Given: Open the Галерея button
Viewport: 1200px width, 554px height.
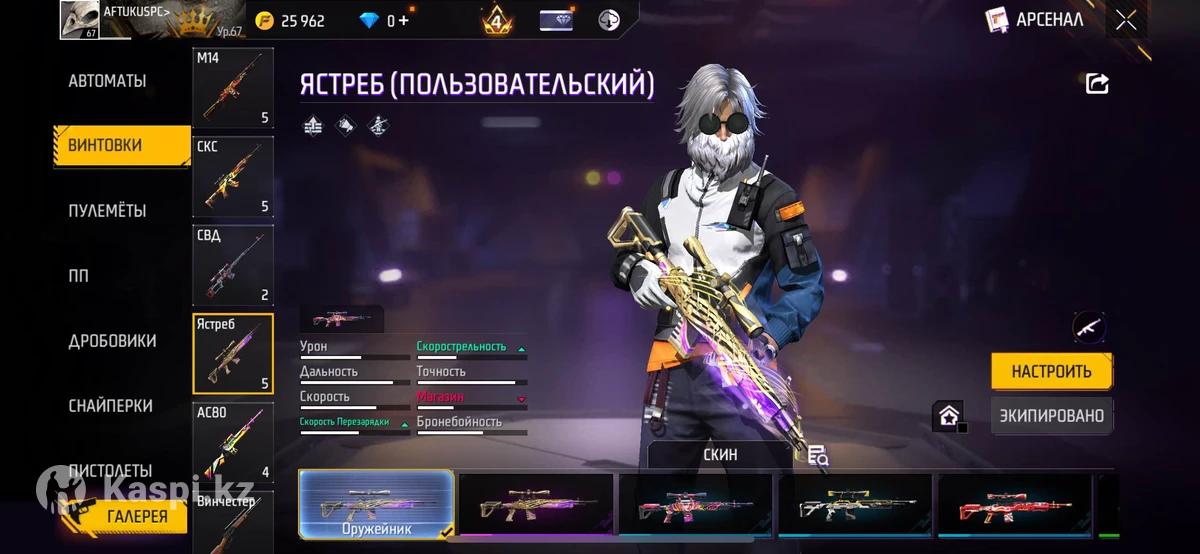Looking at the screenshot, I should click(138, 516).
